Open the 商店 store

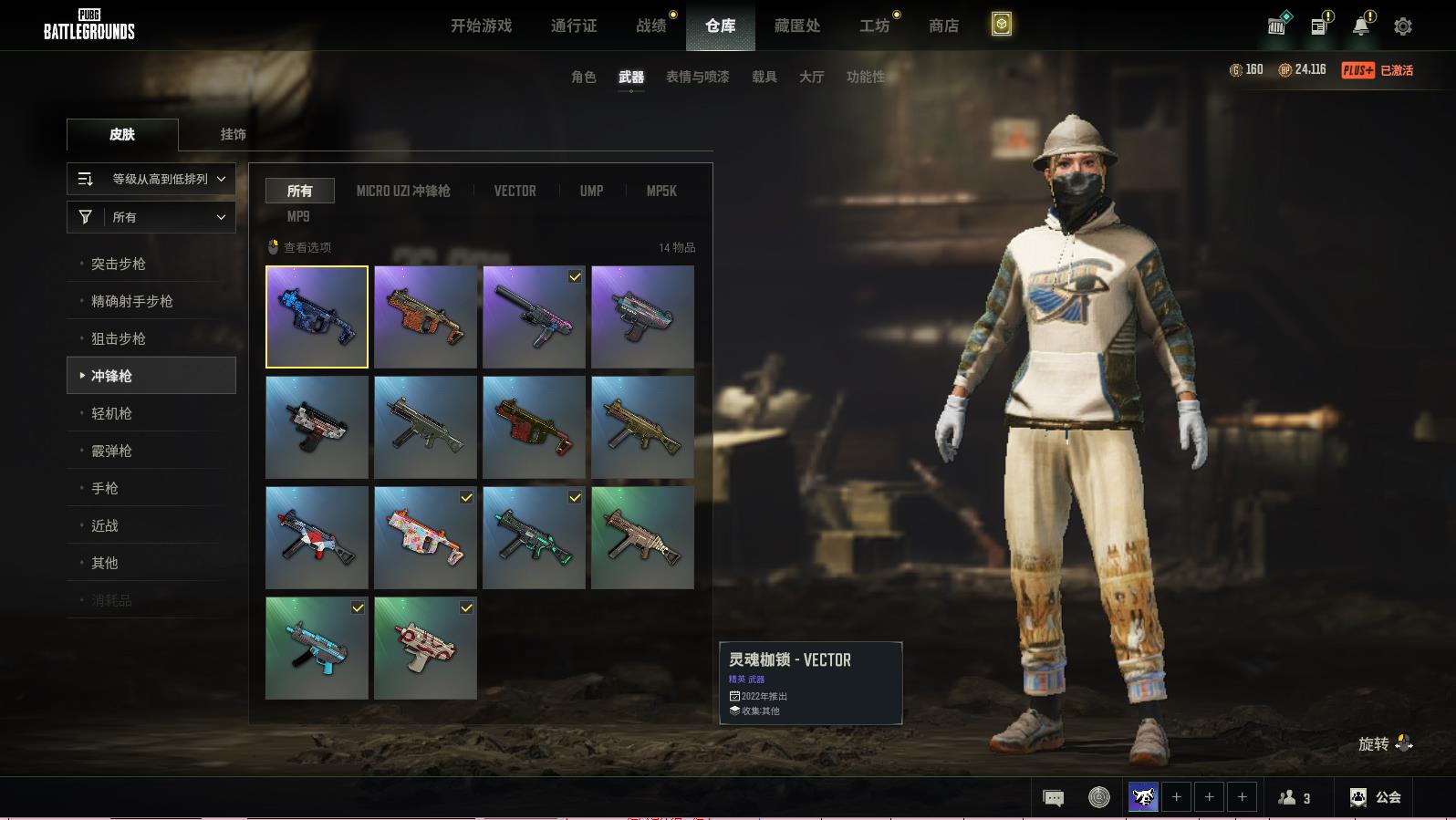click(943, 26)
